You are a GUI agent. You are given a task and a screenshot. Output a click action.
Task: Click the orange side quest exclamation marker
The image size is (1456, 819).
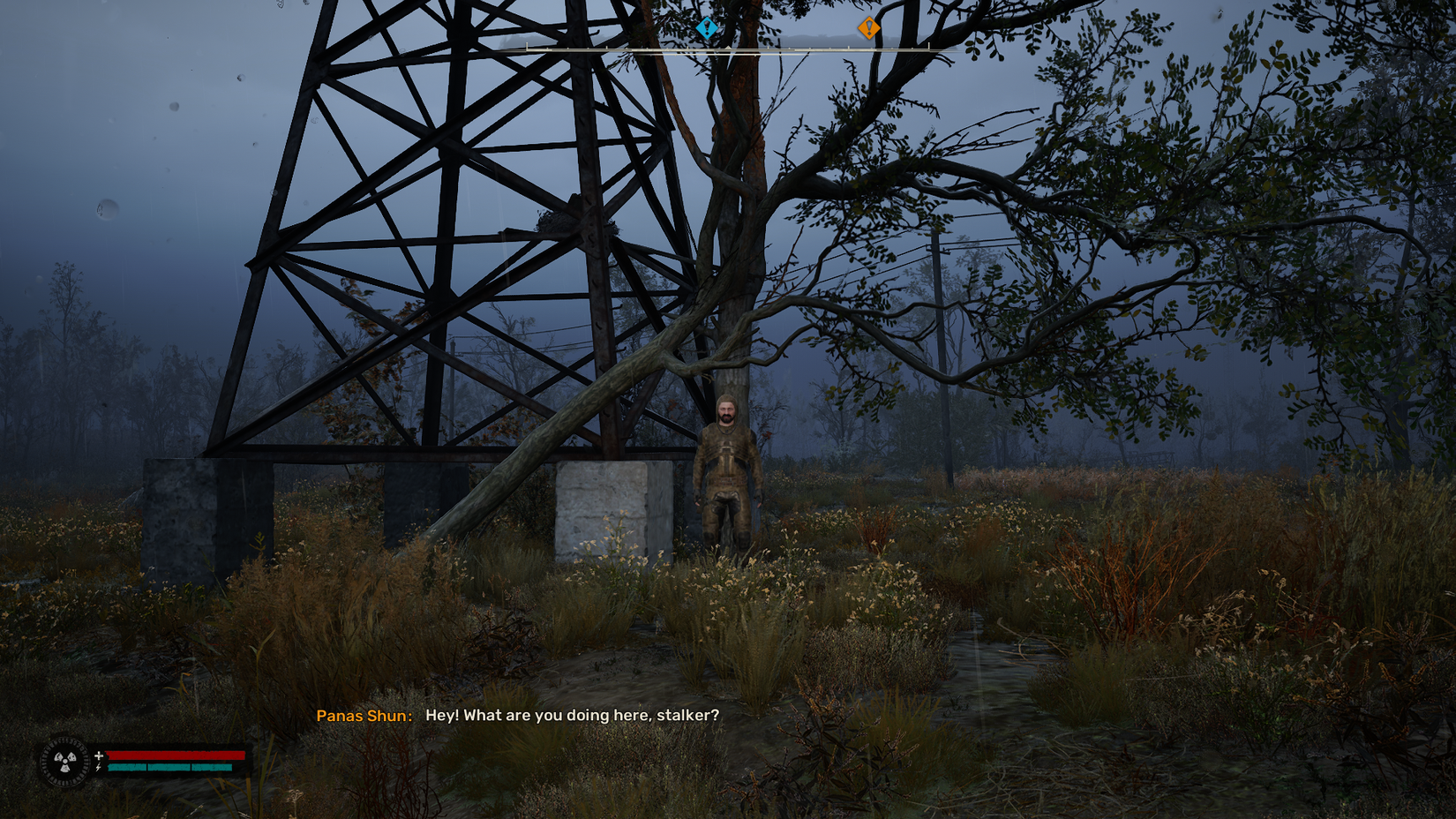[869, 27]
